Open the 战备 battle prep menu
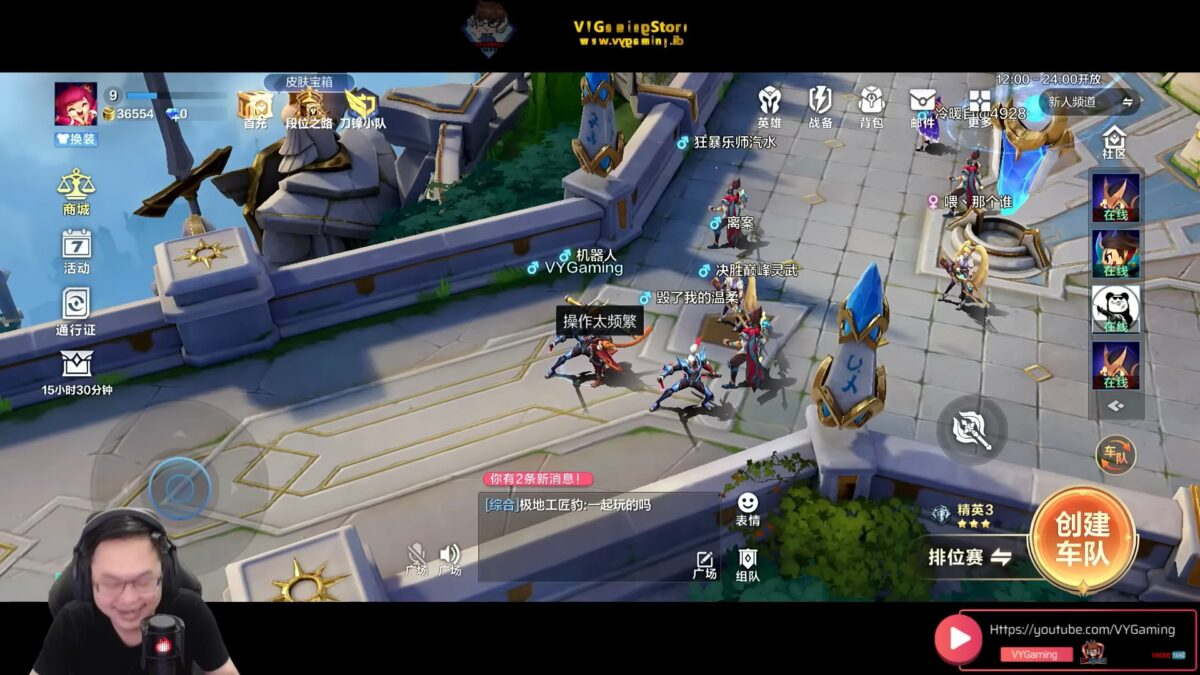This screenshot has width=1200, height=675. click(820, 106)
